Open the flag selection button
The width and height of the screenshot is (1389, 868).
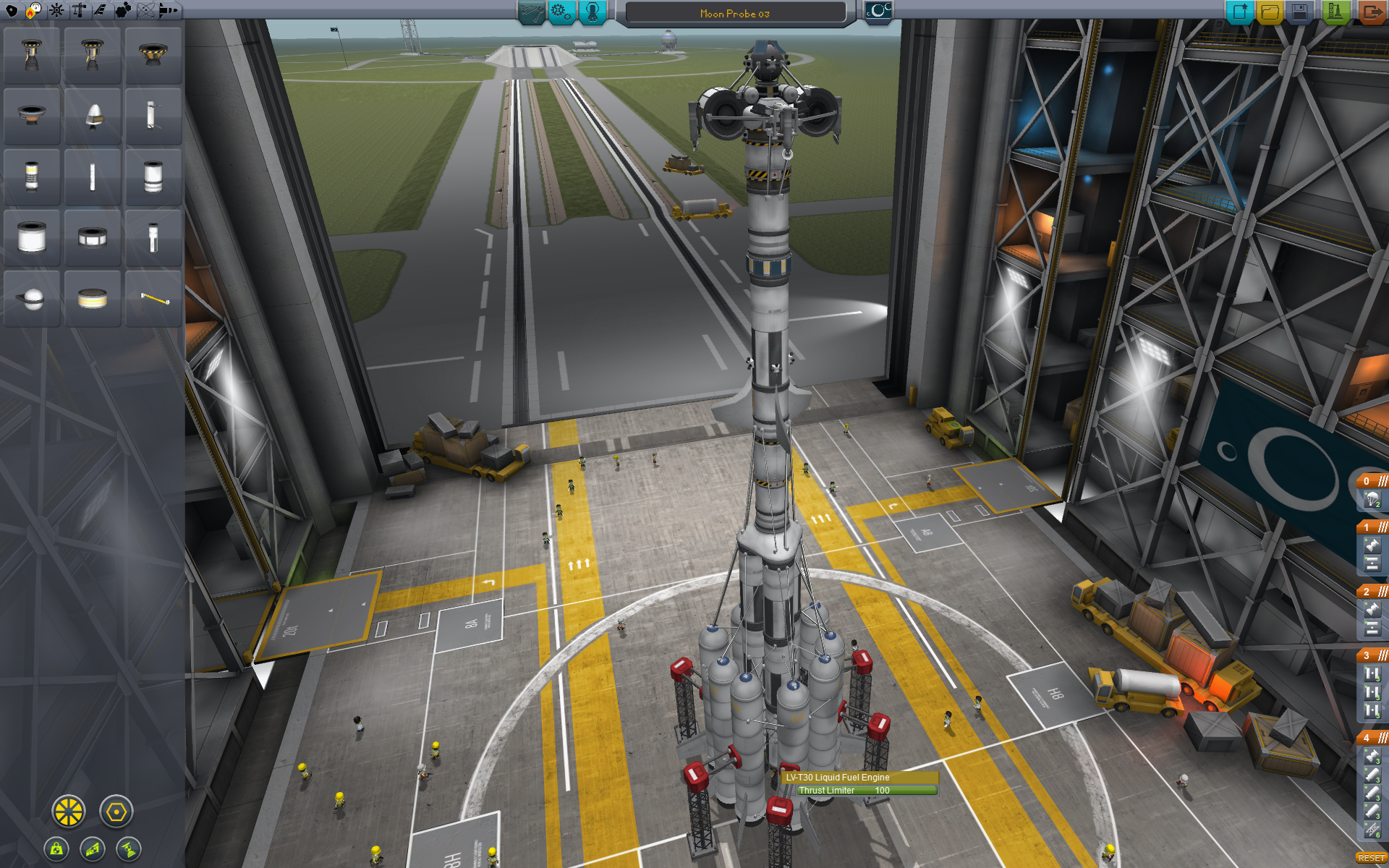[878, 12]
